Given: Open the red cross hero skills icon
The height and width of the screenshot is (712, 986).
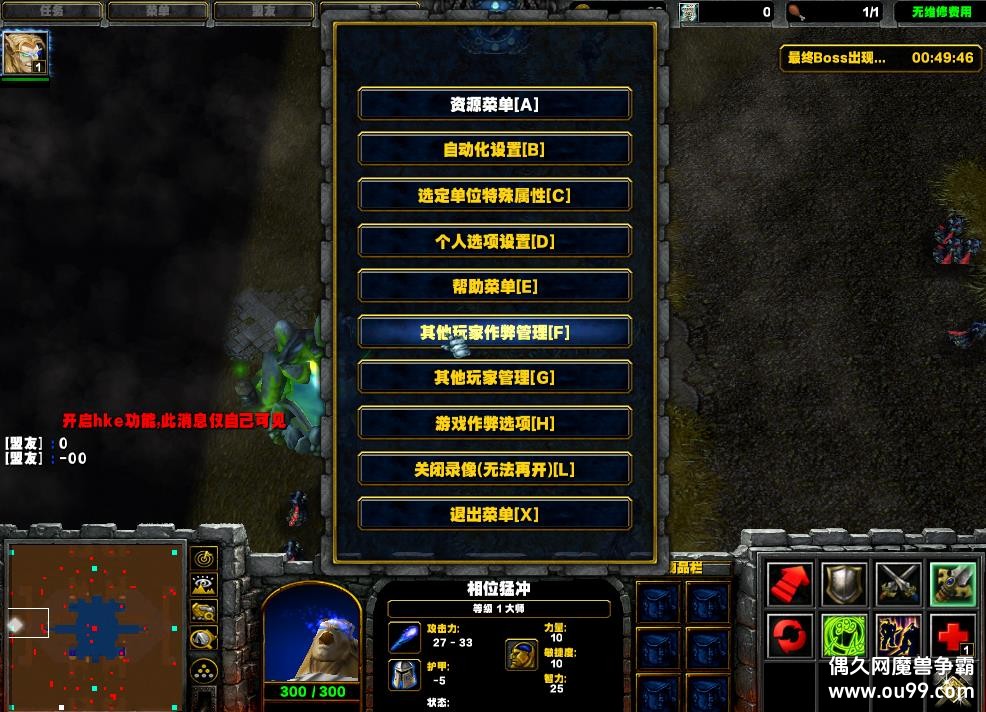Looking at the screenshot, I should click(x=951, y=636).
